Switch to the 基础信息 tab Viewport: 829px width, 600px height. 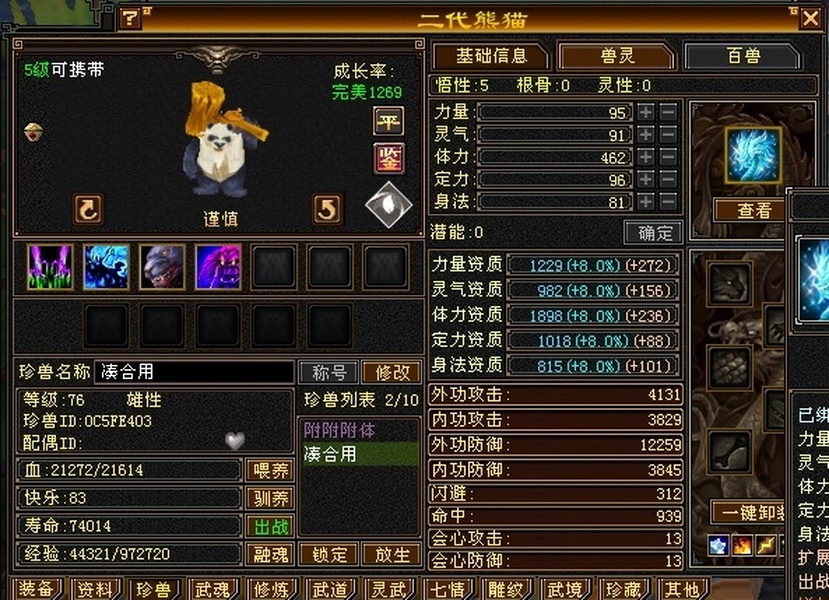point(491,56)
